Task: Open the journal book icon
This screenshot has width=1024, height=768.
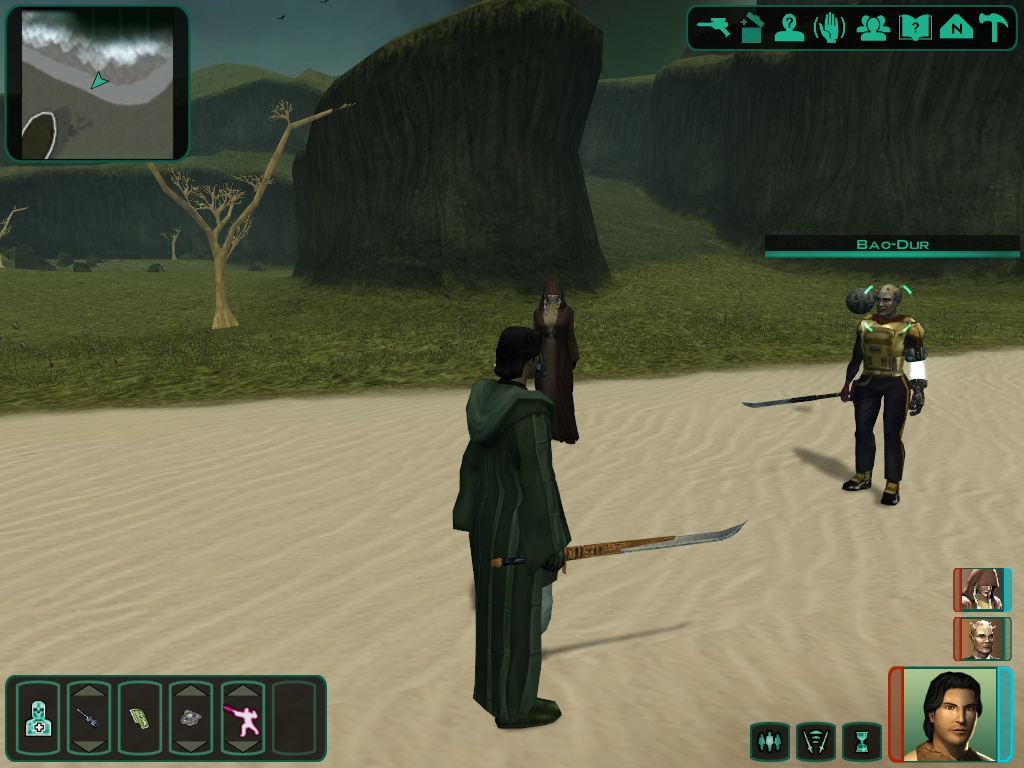Action: [914, 27]
